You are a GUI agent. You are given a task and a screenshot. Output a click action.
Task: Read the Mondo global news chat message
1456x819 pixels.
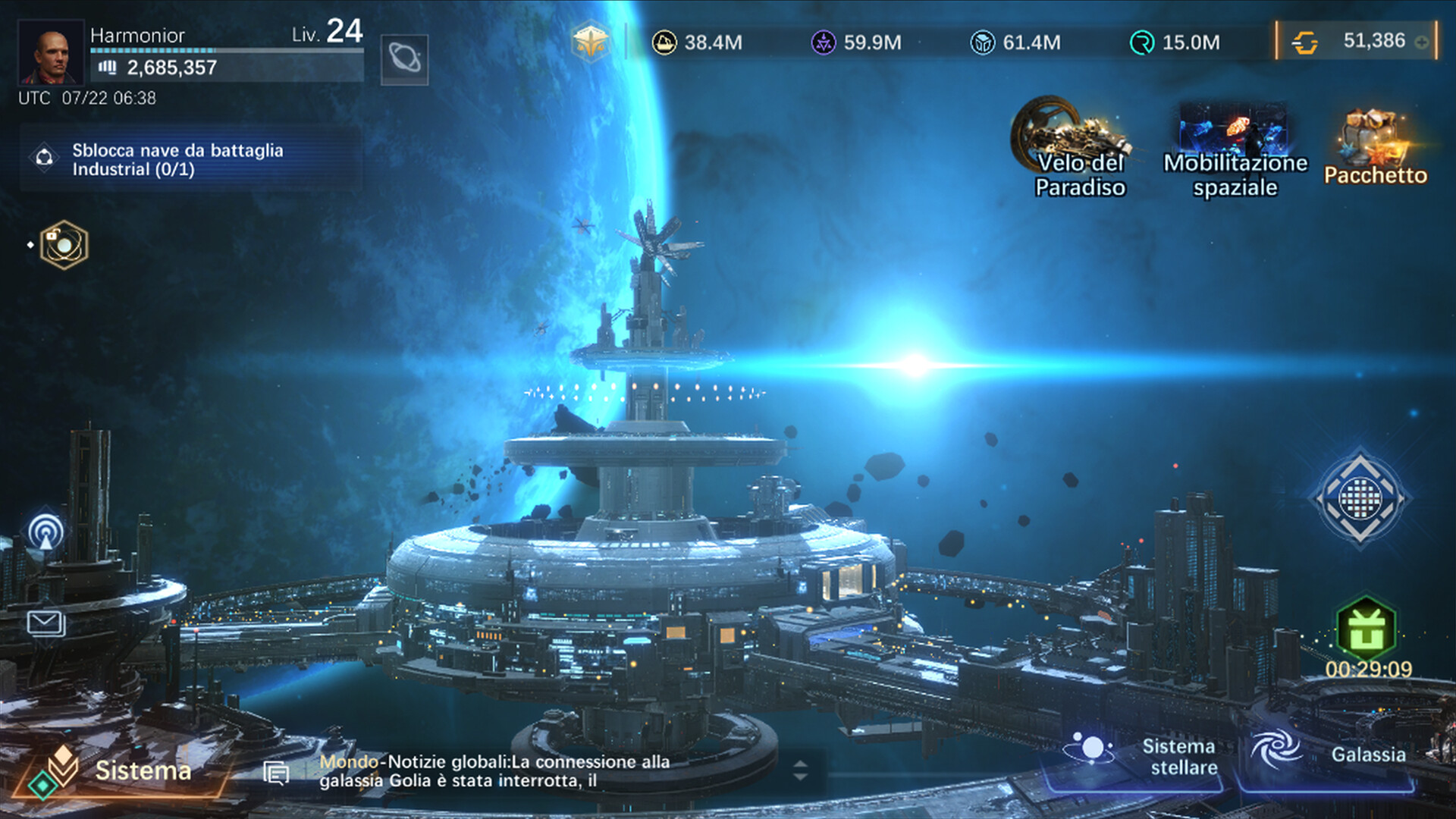point(494,770)
